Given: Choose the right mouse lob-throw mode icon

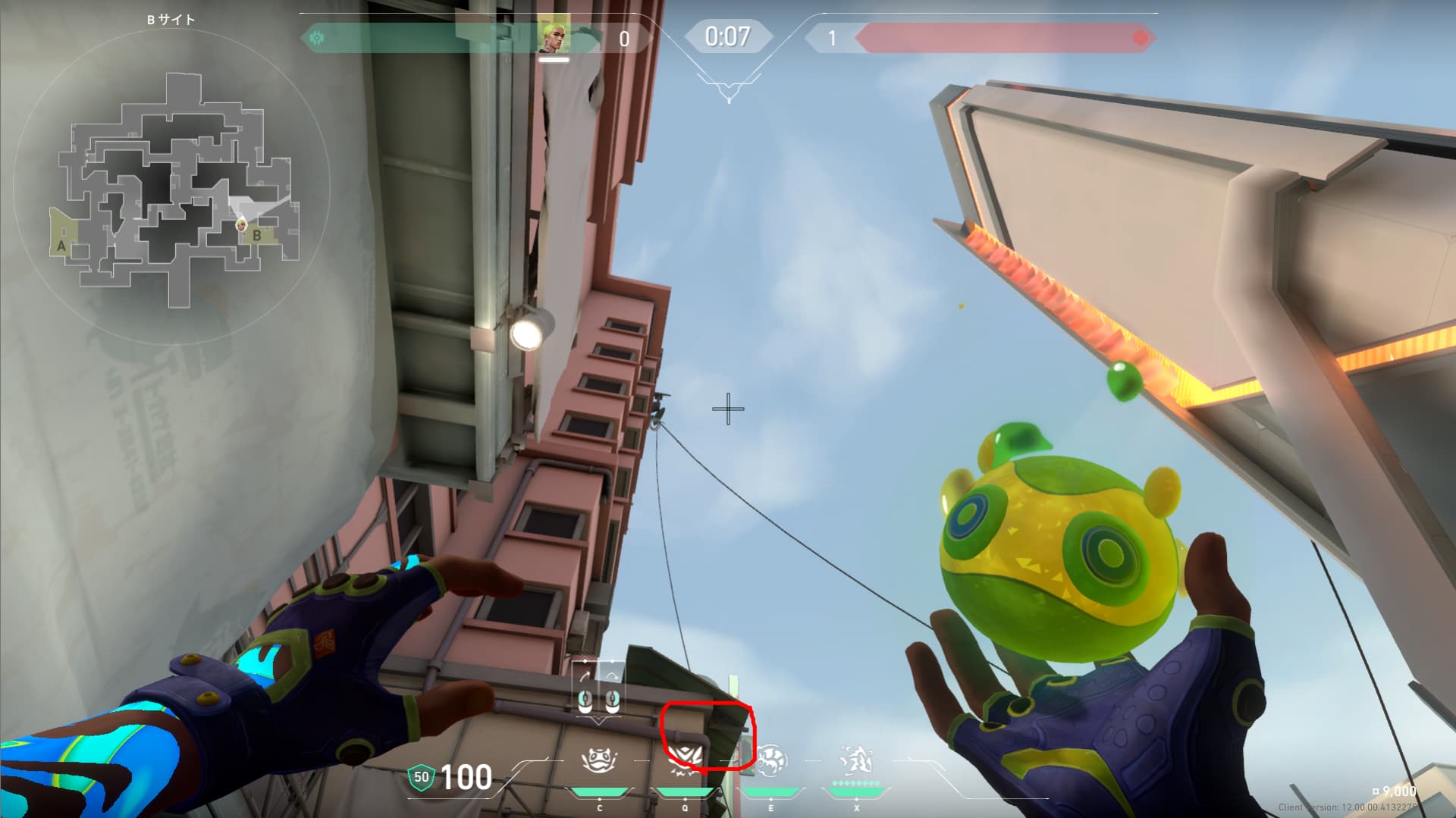Looking at the screenshot, I should pos(612,693).
